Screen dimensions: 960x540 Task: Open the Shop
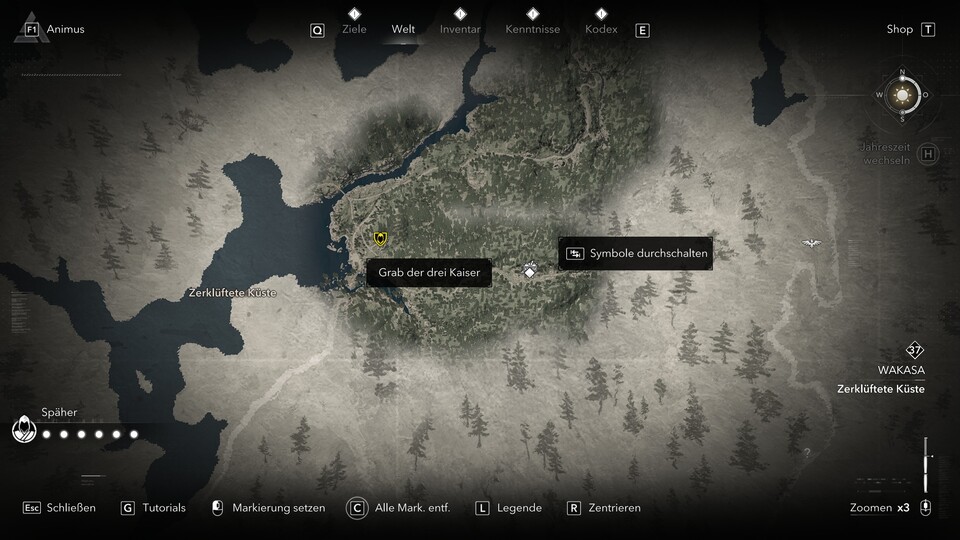(900, 29)
